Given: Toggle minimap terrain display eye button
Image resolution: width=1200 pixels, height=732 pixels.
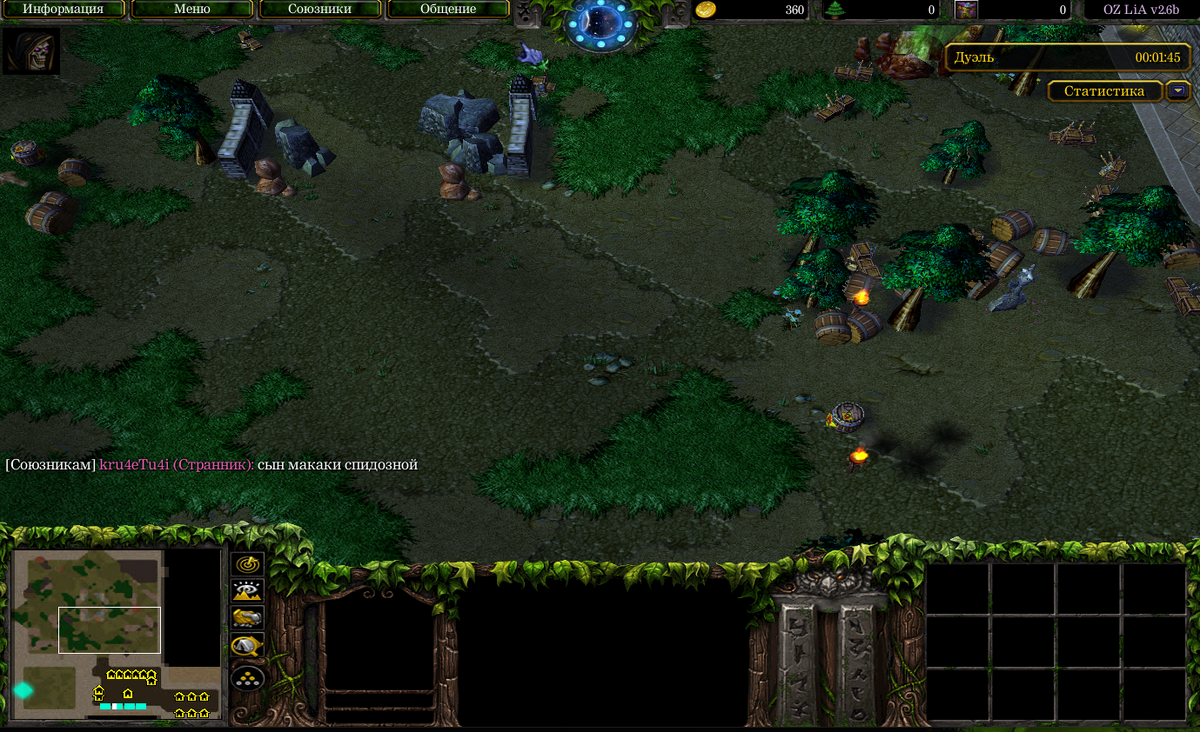Looking at the screenshot, I should pyautogui.click(x=248, y=591).
